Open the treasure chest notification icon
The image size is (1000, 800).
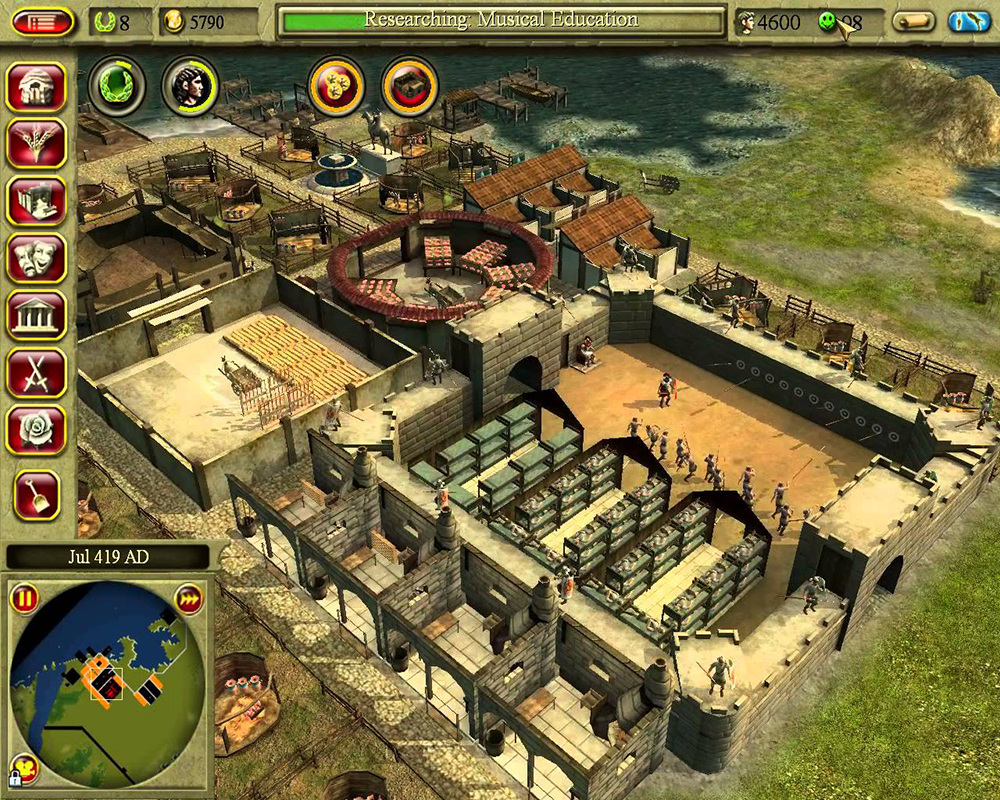coord(409,86)
